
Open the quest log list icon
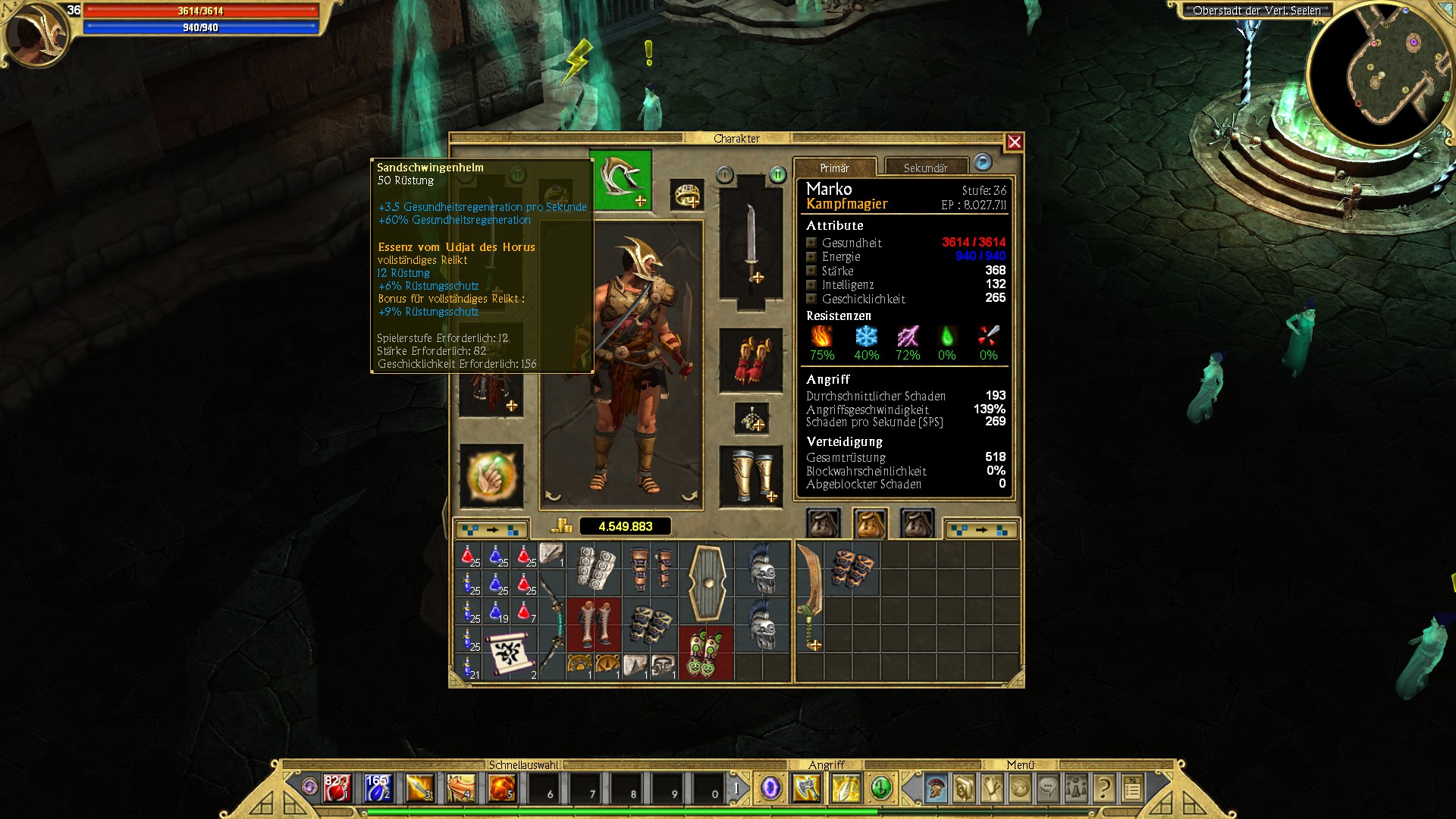pos(1132,789)
